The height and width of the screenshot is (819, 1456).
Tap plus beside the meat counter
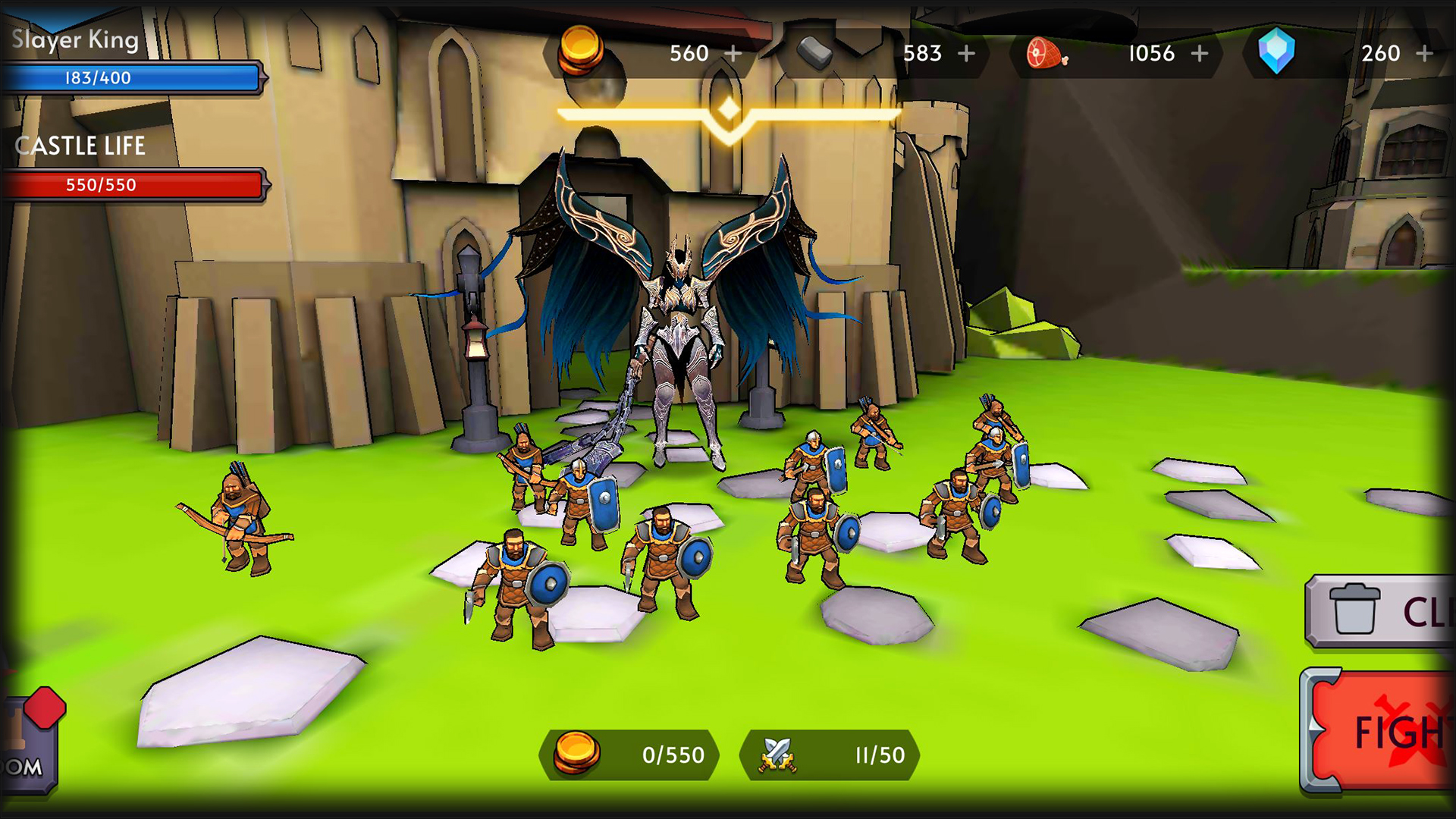(x=1201, y=53)
